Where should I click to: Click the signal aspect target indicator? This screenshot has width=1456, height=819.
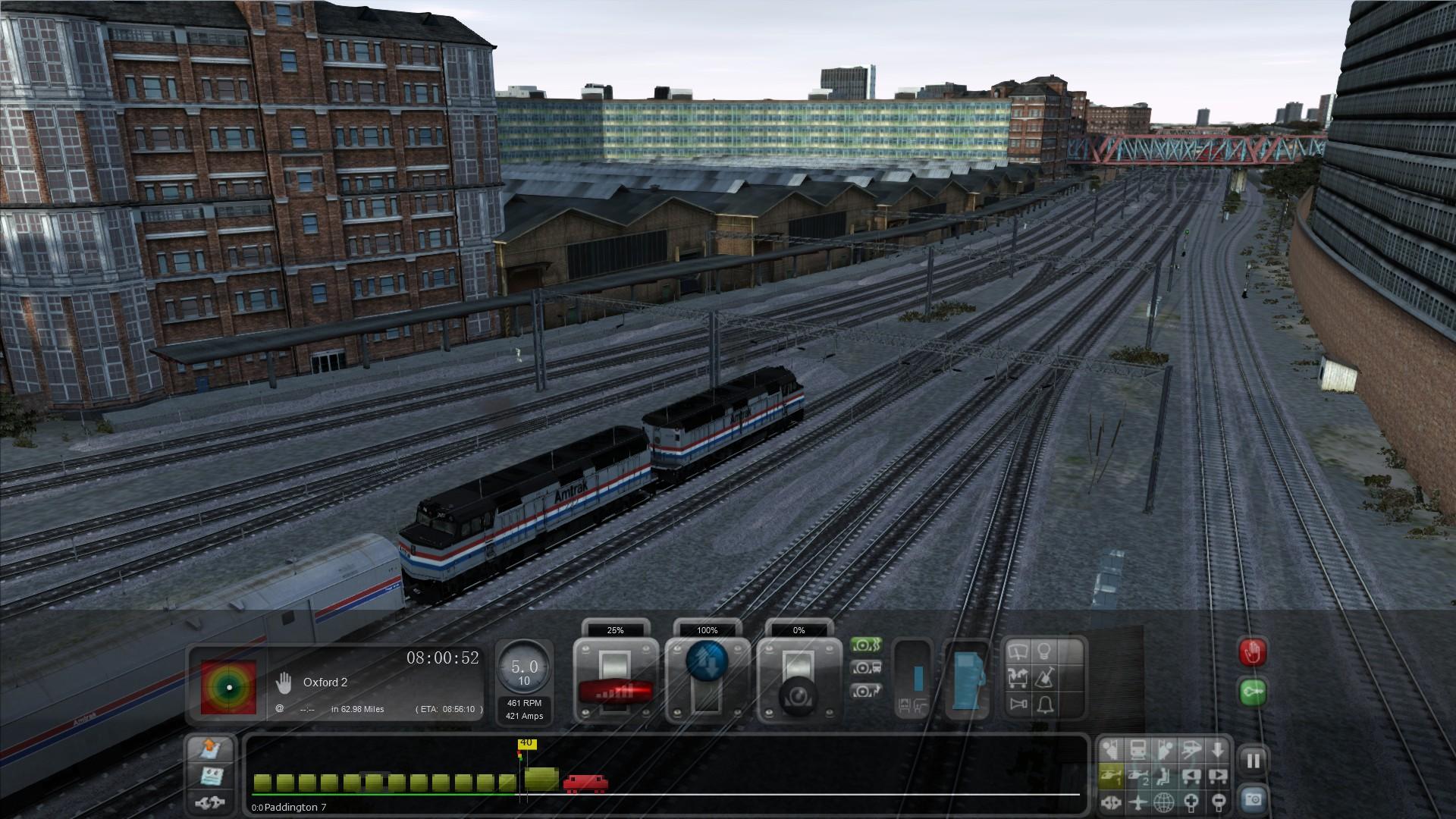tap(228, 687)
